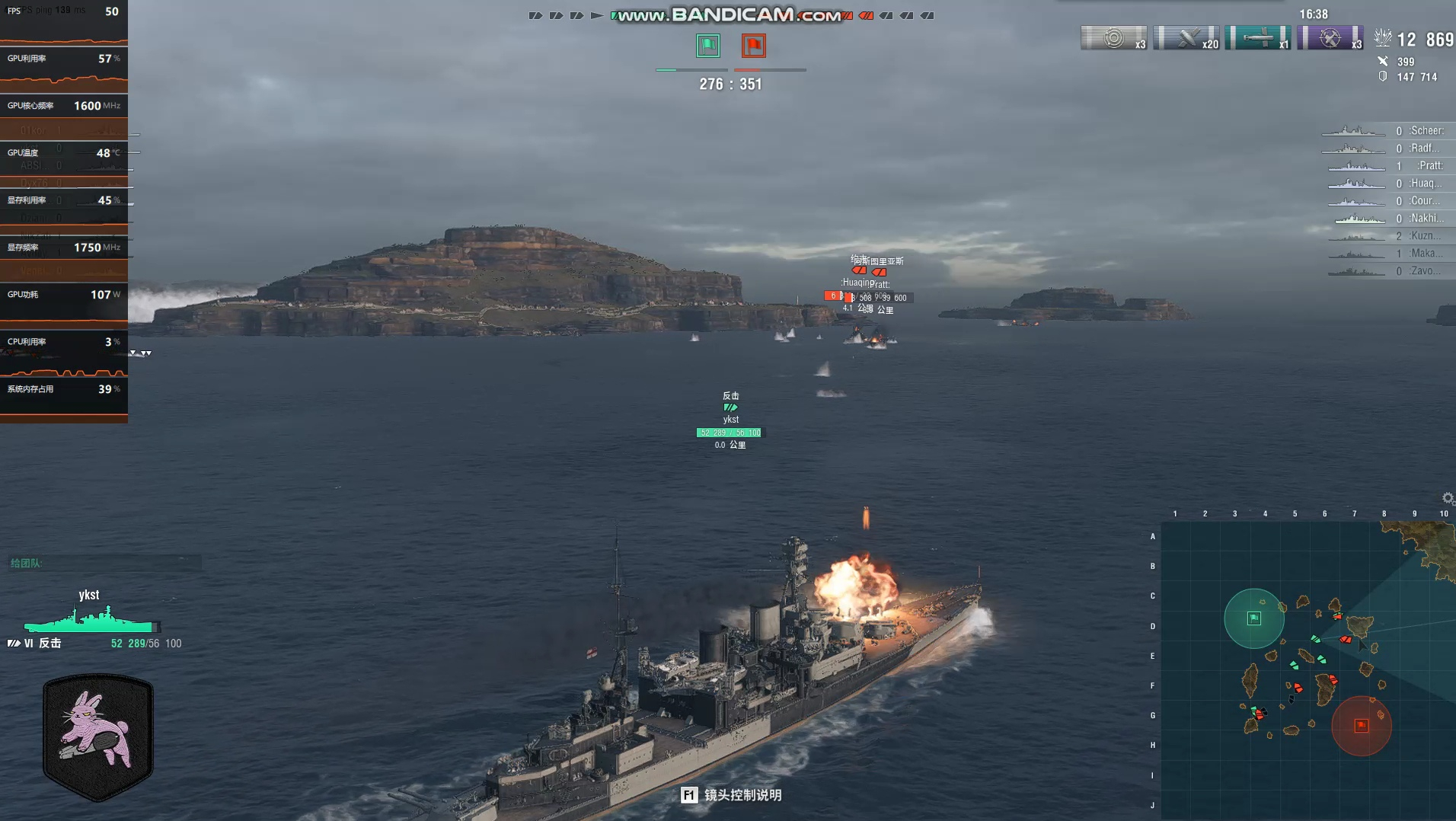Select the green allied capture point flag

pyautogui.click(x=708, y=46)
